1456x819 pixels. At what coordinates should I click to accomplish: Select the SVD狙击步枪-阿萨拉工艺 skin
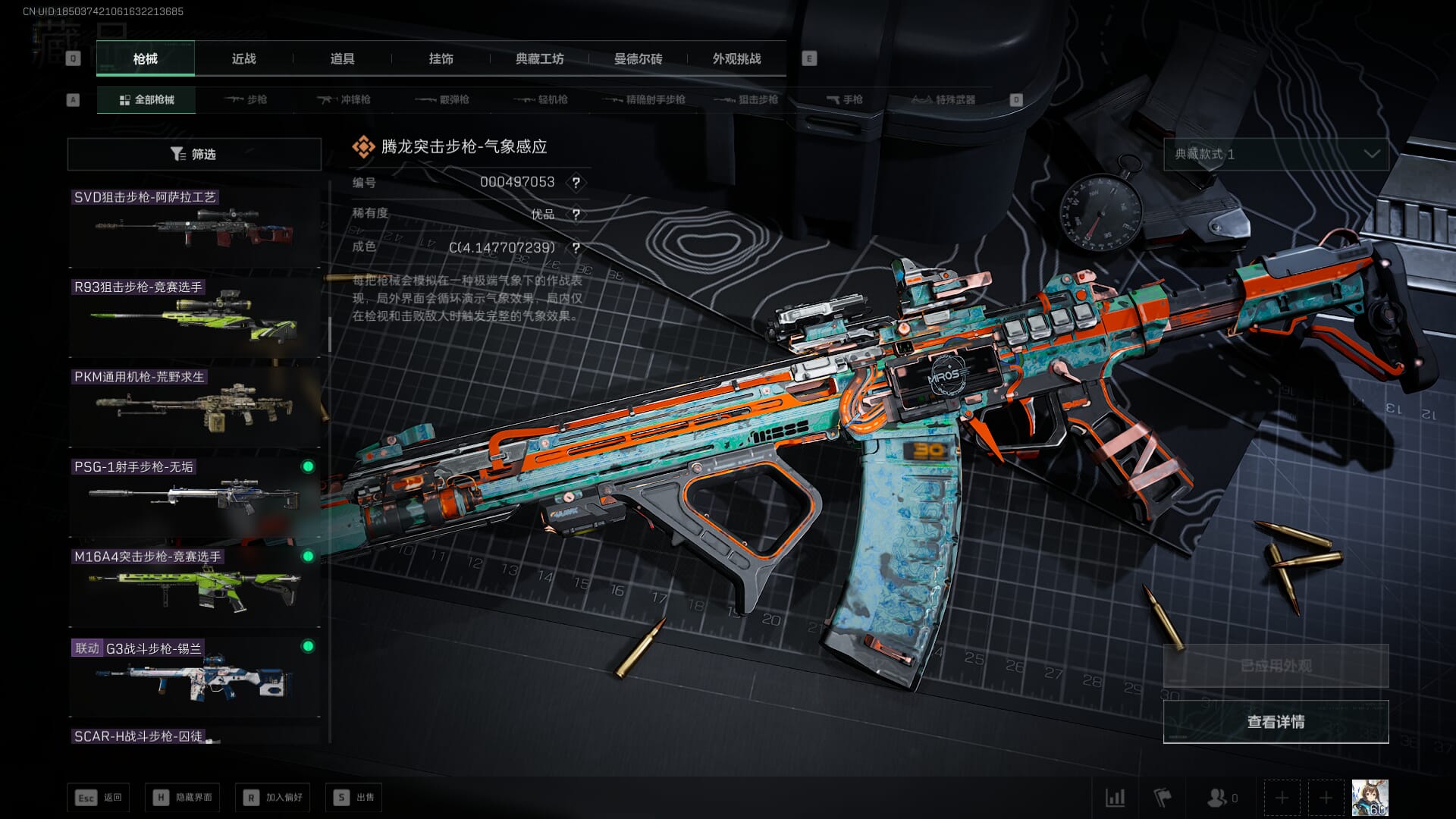(194, 227)
